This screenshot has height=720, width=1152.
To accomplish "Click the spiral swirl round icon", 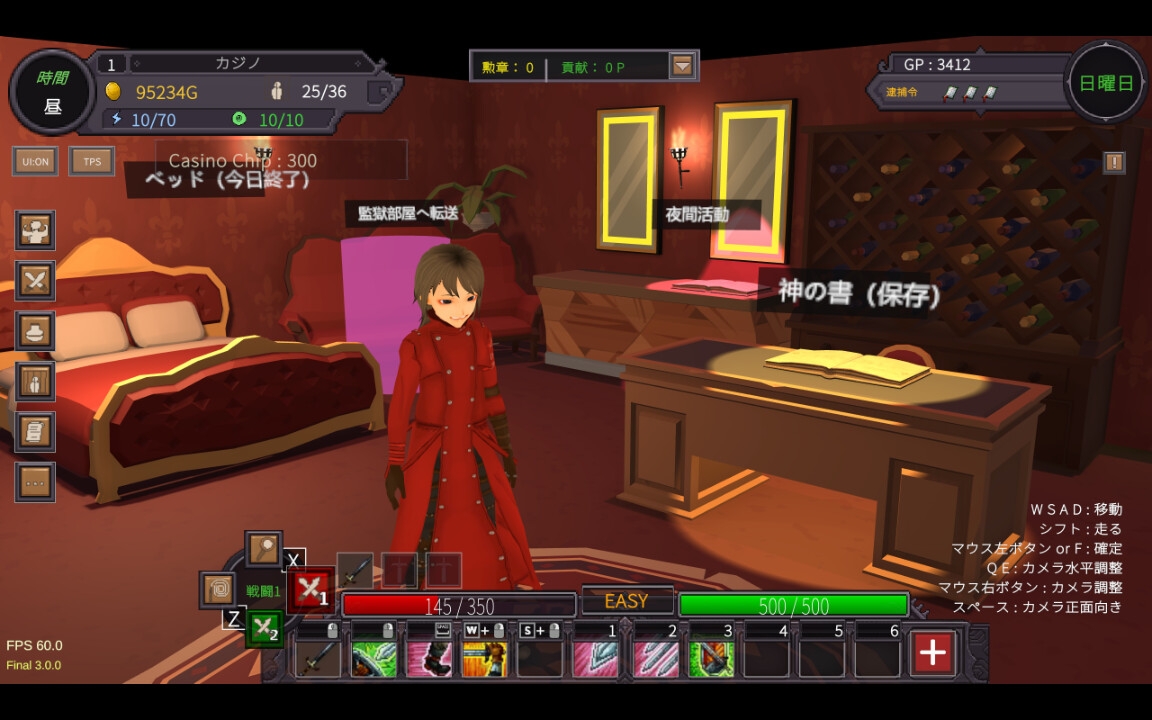I will coord(218,589).
